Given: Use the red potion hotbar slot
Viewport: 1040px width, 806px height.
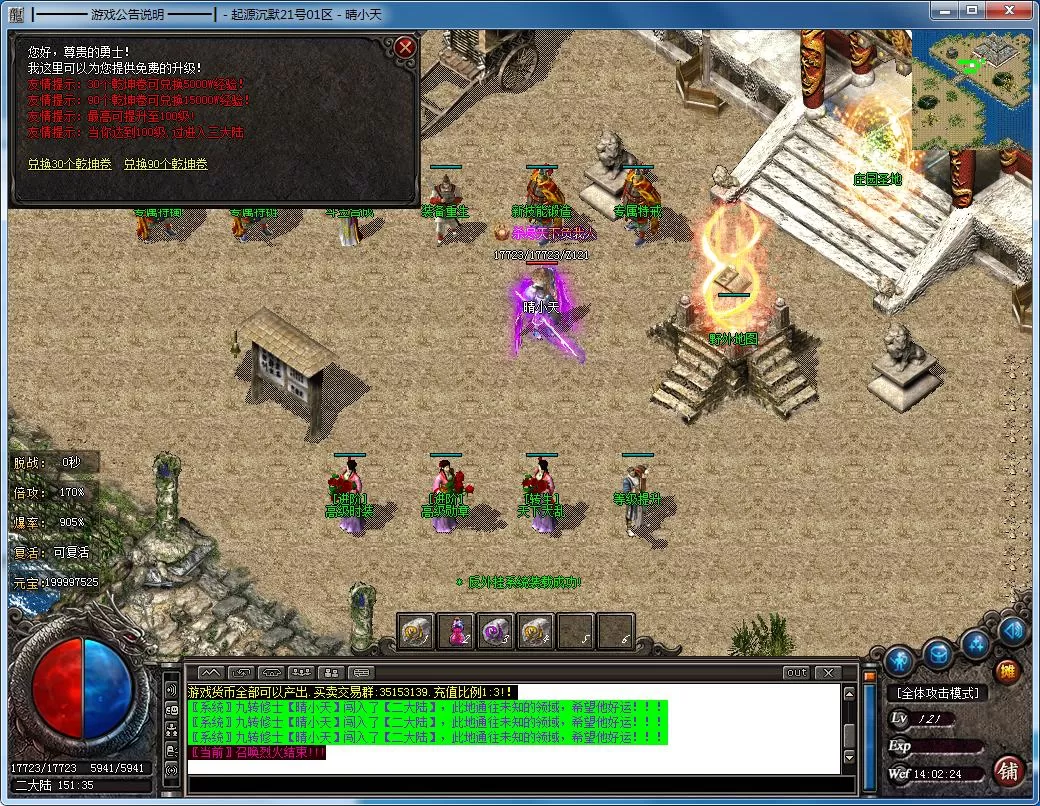Looking at the screenshot, I should coord(456,631).
